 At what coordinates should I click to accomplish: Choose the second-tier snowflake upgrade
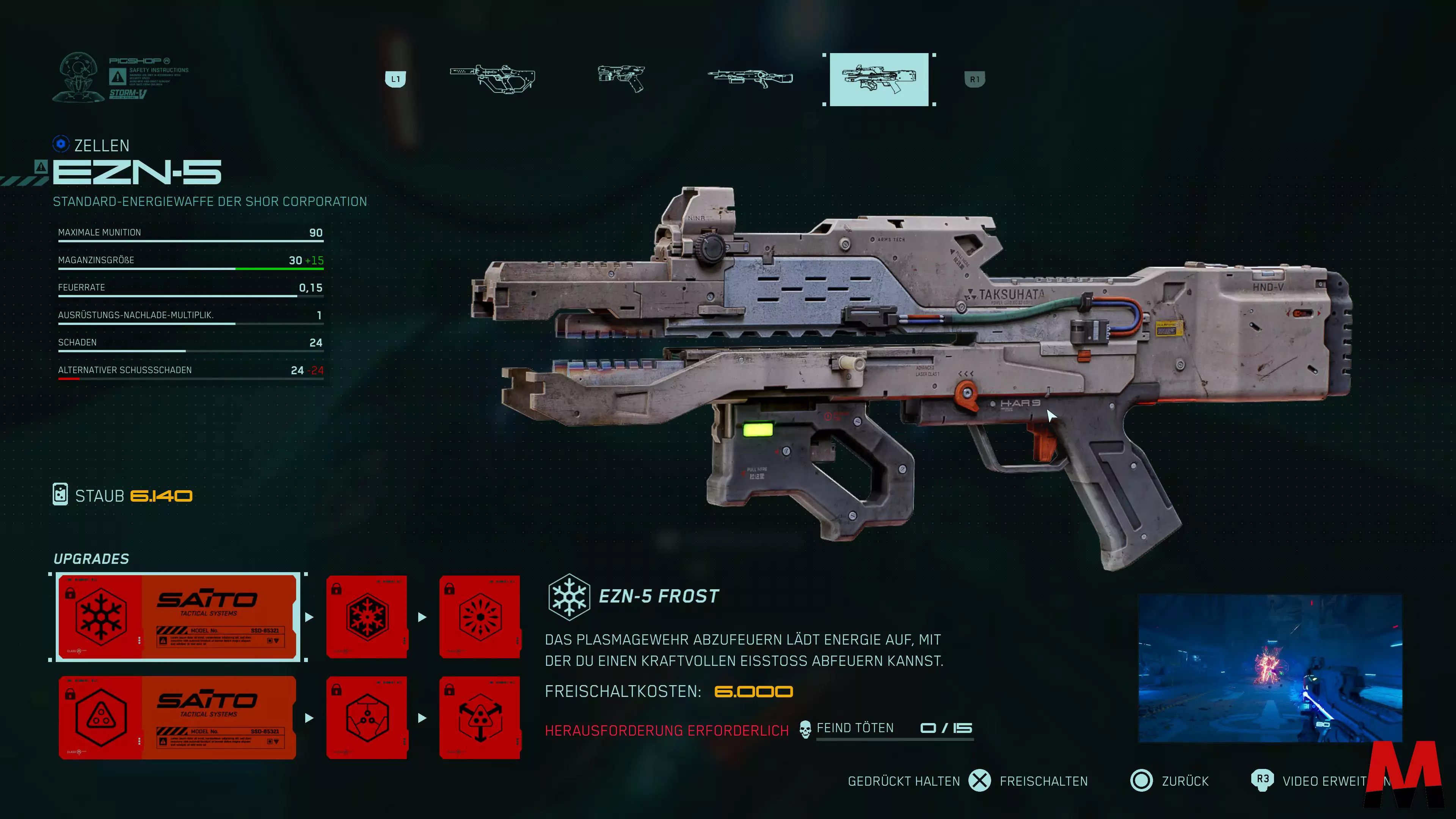tap(367, 617)
